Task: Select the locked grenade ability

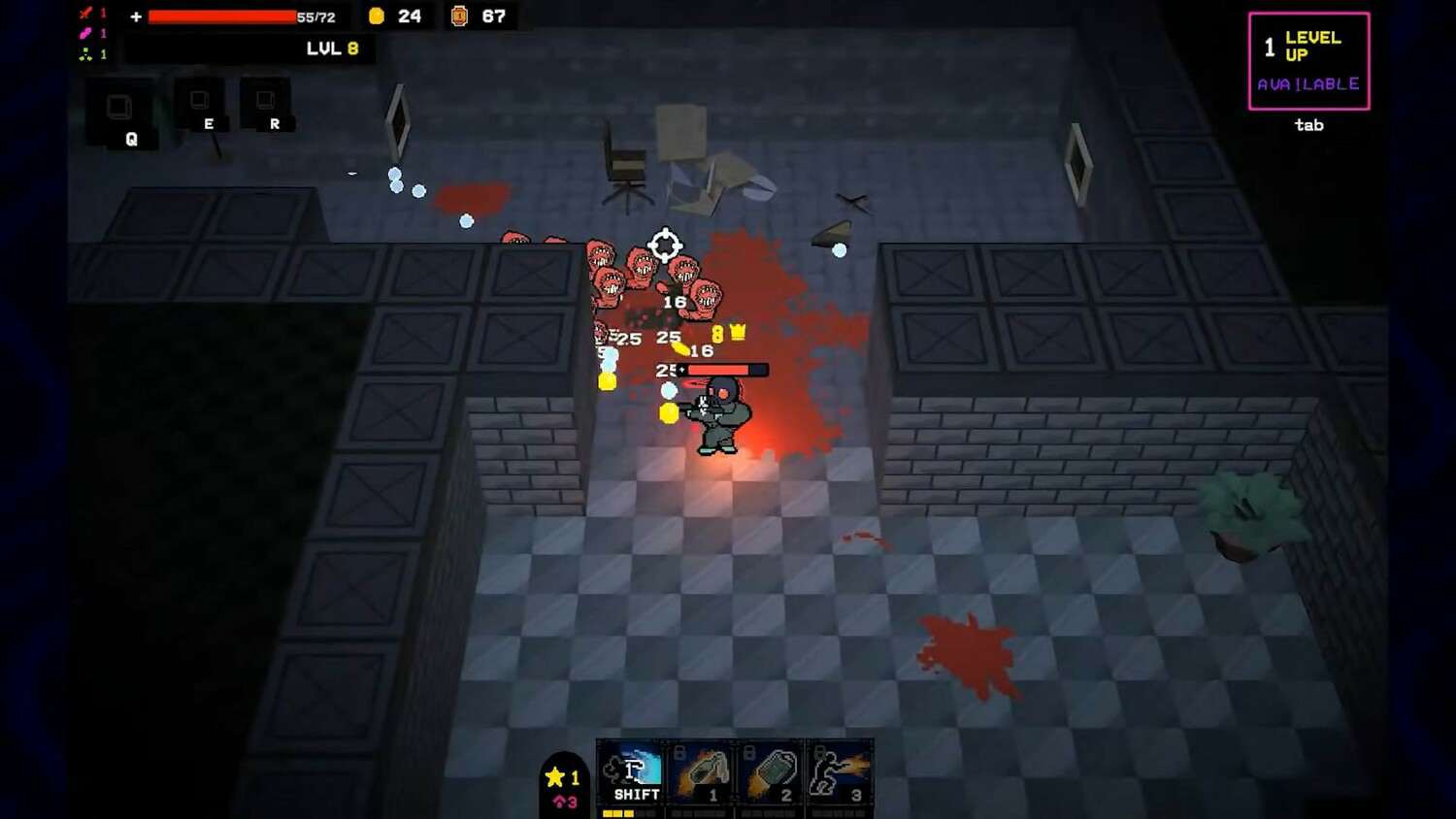Action: tap(771, 773)
